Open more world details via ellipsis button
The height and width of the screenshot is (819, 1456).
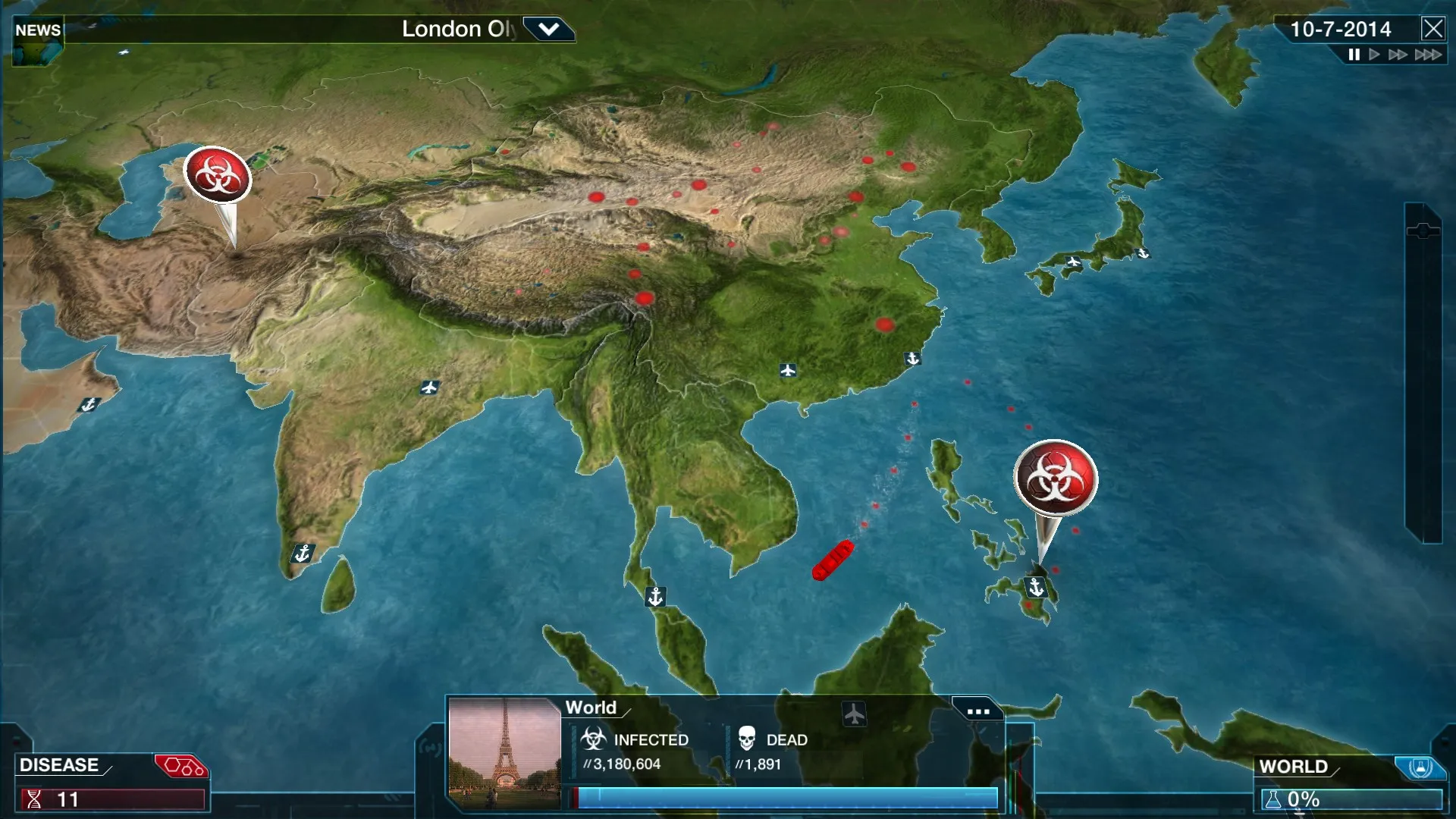point(978,710)
